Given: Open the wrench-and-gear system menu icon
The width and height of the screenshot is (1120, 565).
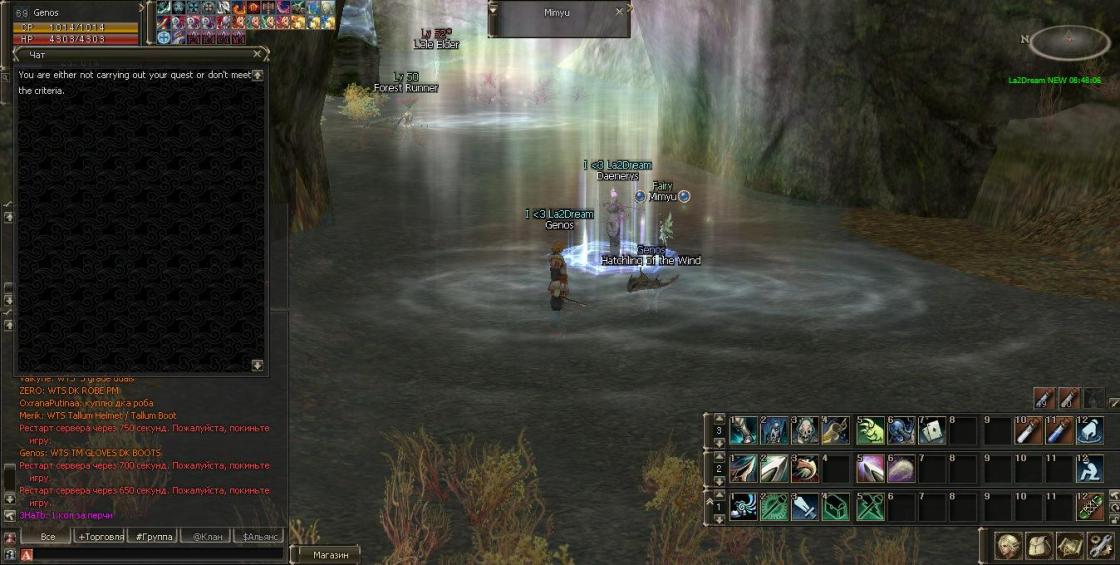Looking at the screenshot, I should point(1100,546).
